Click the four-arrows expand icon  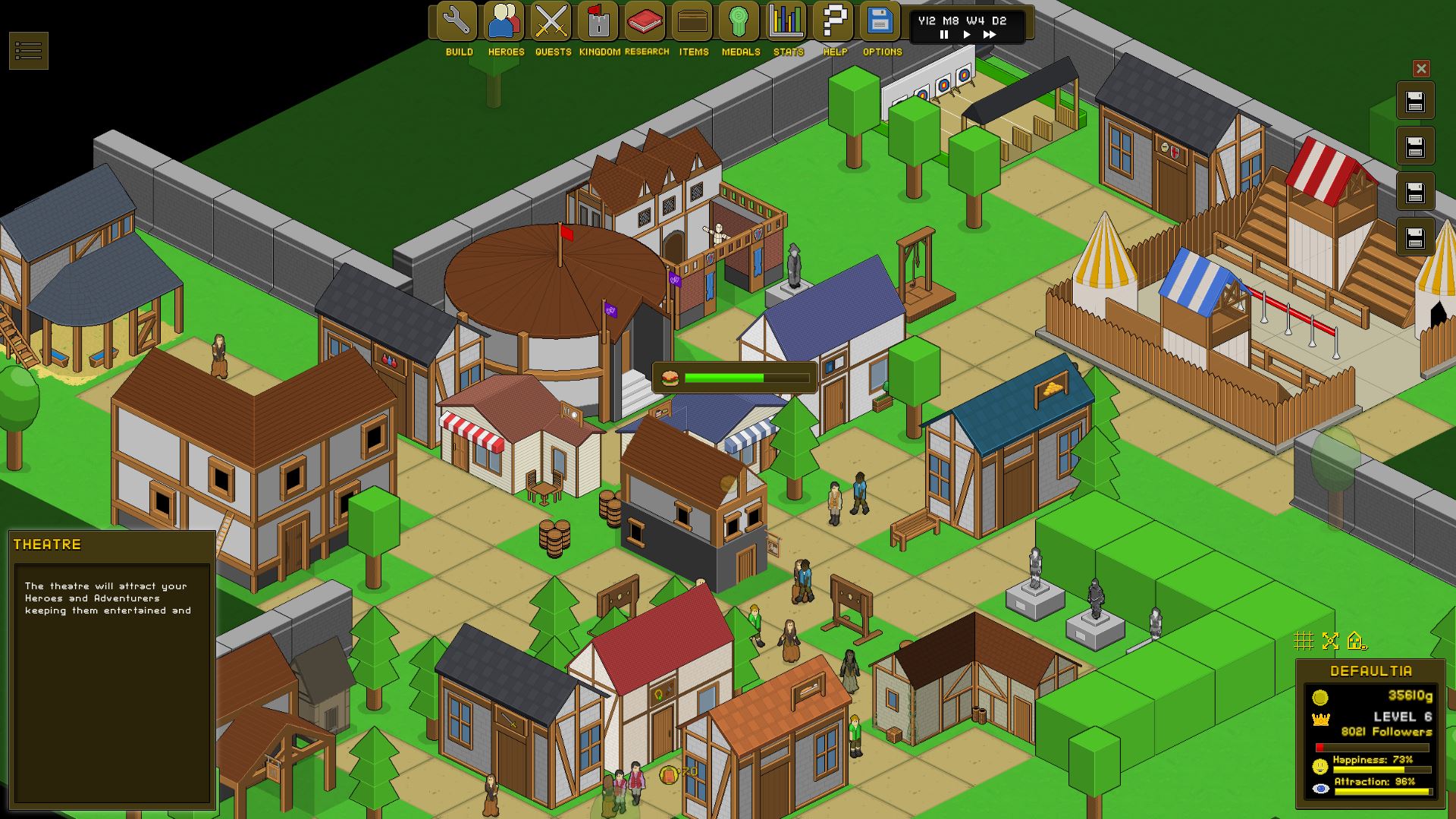click(x=1330, y=642)
